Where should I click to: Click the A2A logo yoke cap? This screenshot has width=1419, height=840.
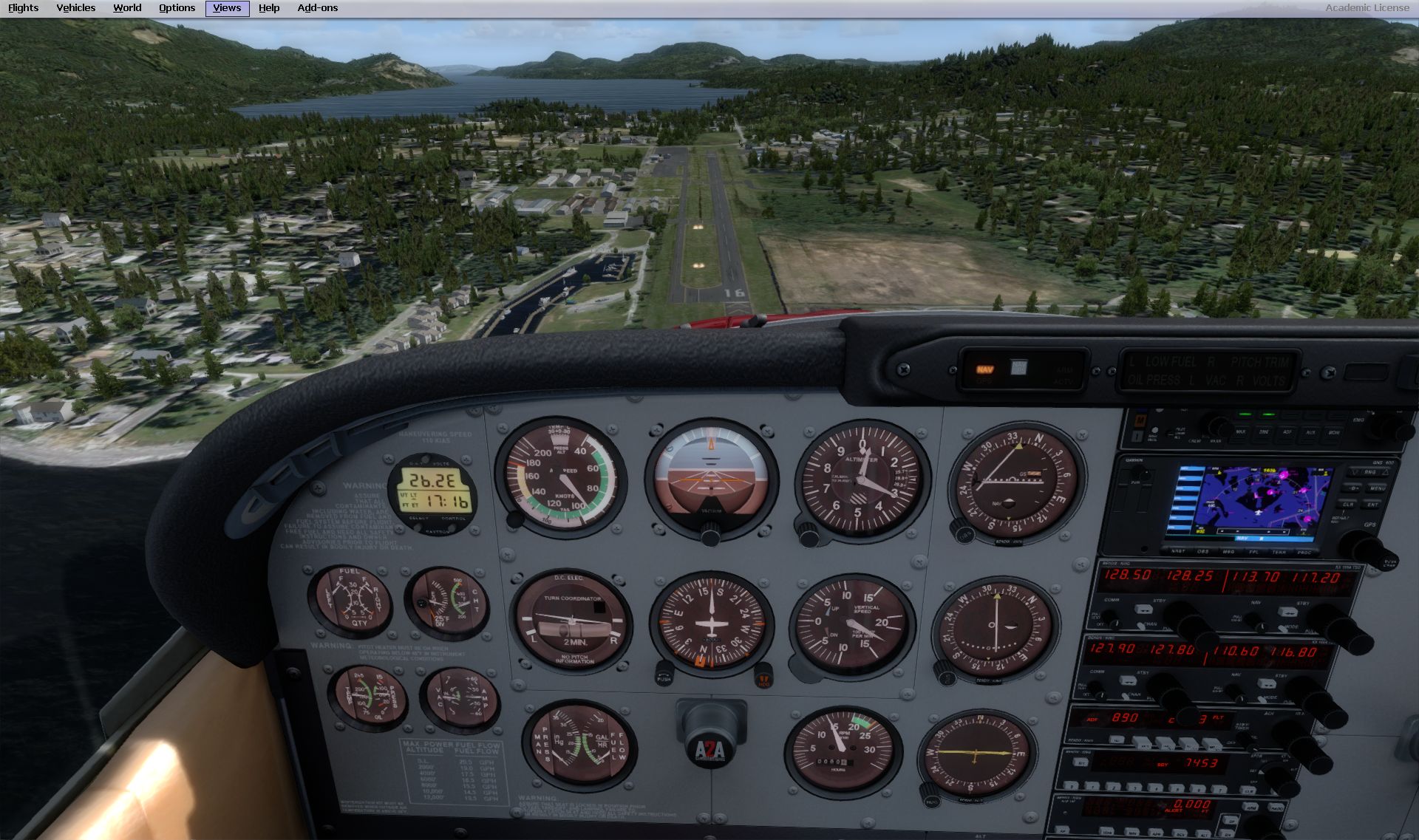(709, 750)
